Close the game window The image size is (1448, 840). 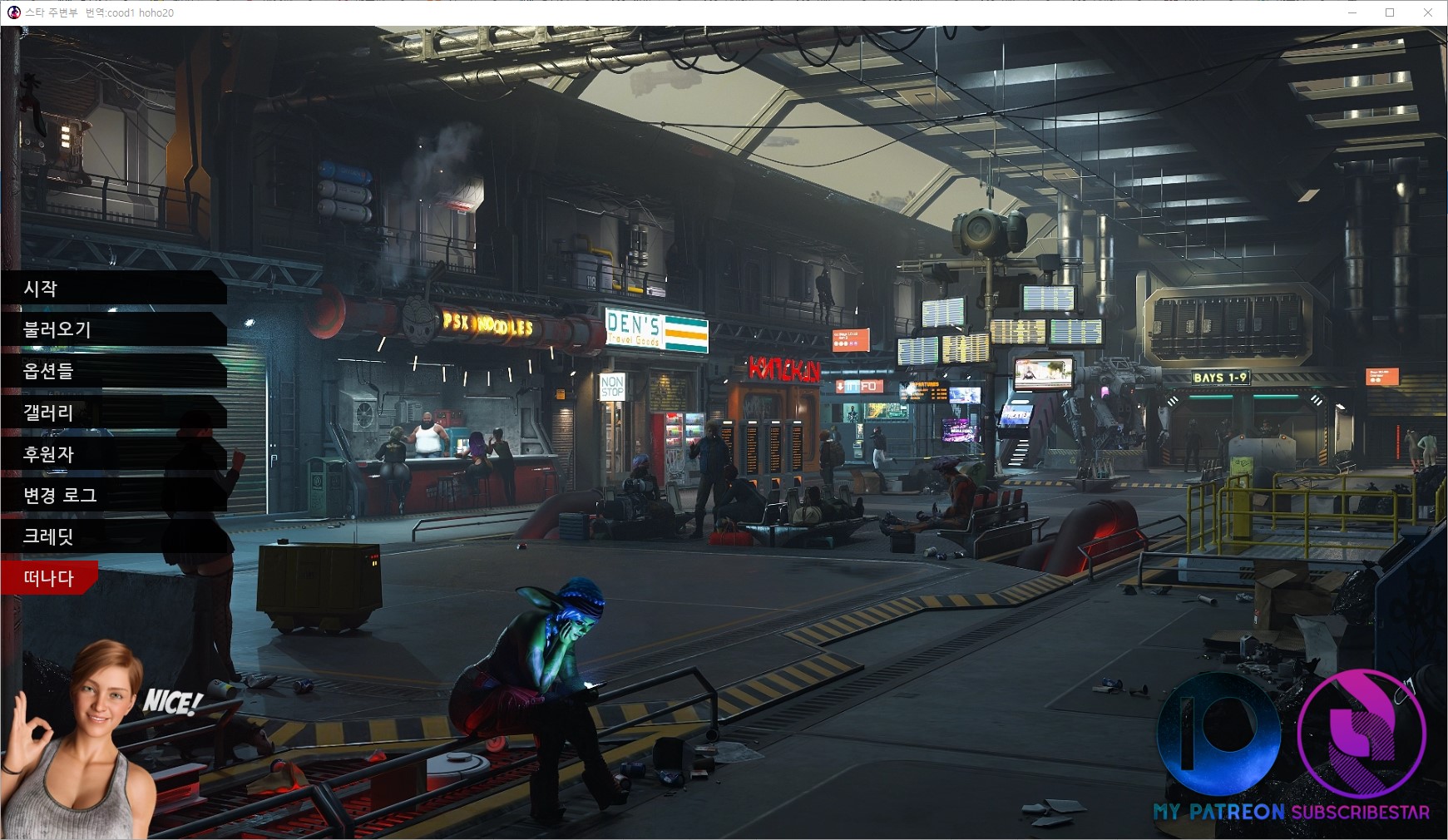(x=1428, y=12)
